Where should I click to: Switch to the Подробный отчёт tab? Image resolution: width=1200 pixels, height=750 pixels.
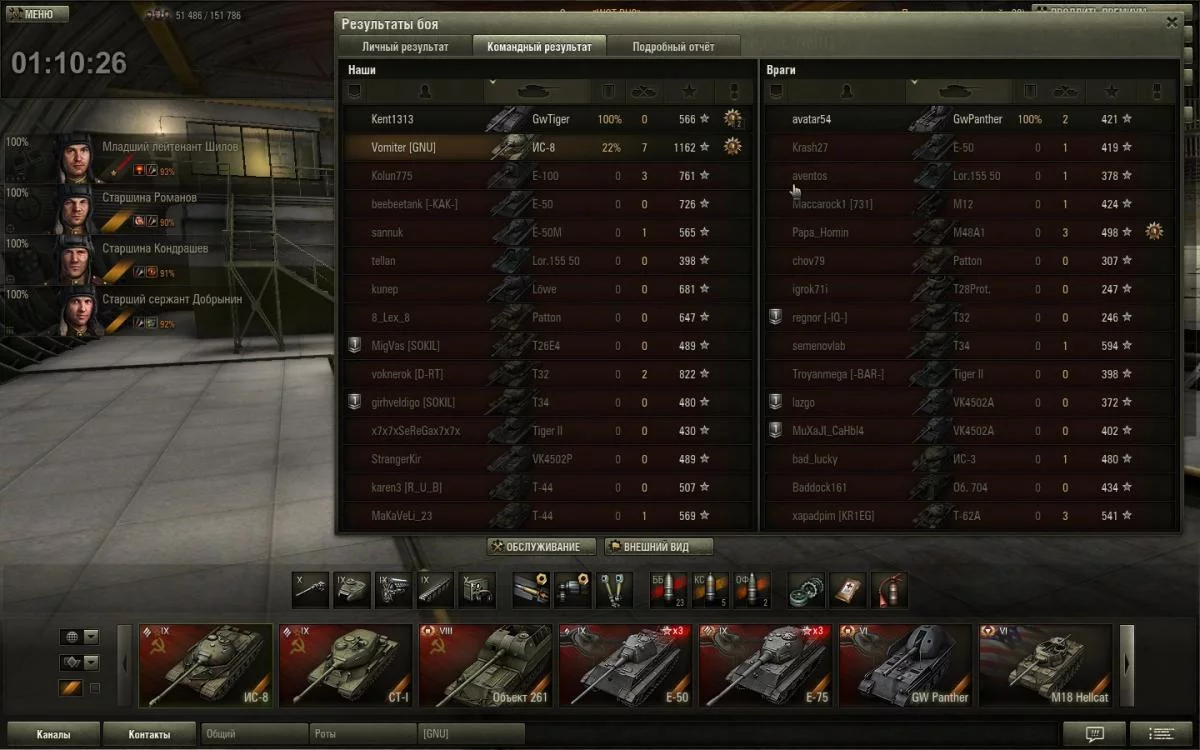673,47
